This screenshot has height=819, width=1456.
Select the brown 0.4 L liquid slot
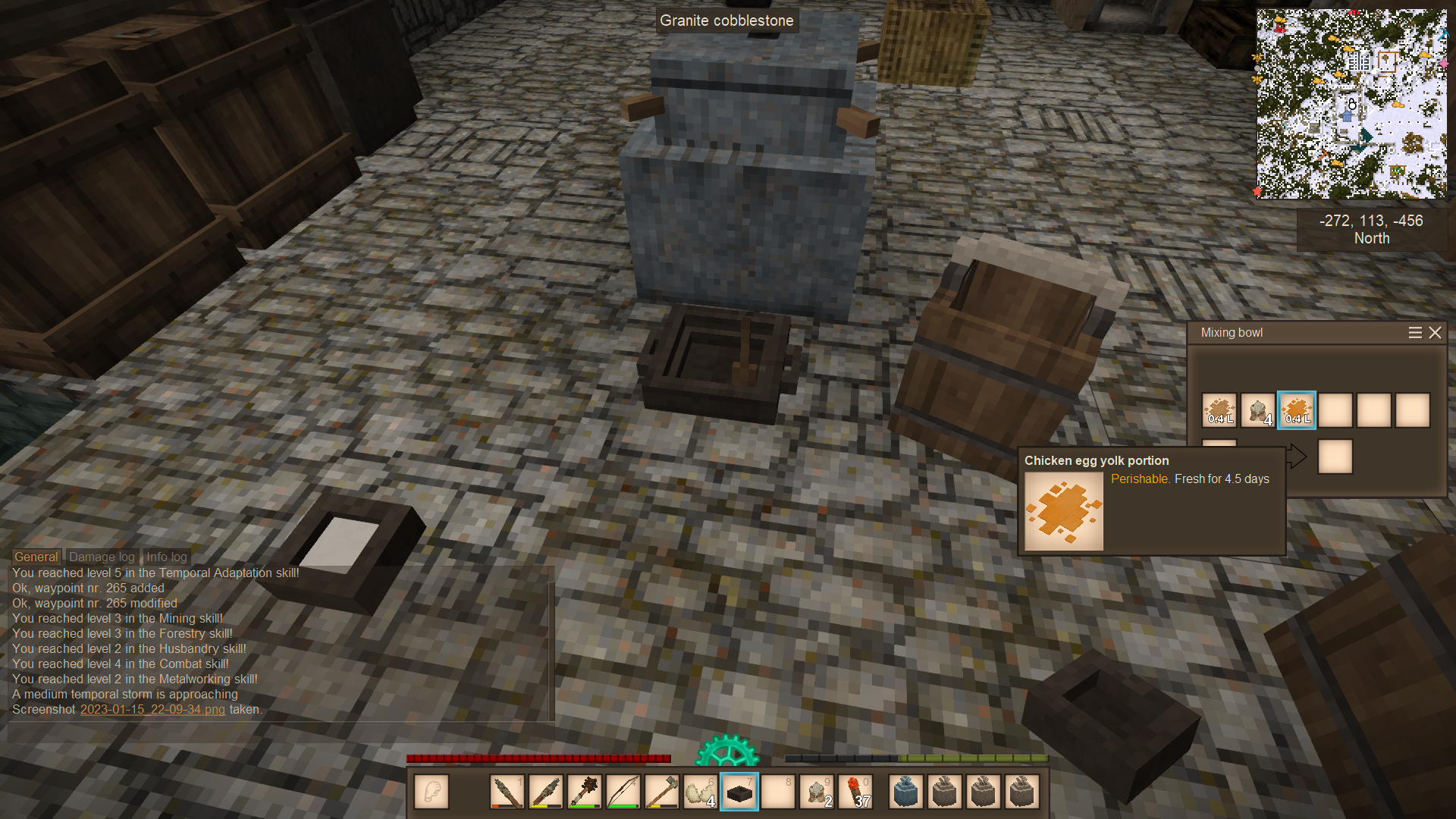pyautogui.click(x=1219, y=410)
